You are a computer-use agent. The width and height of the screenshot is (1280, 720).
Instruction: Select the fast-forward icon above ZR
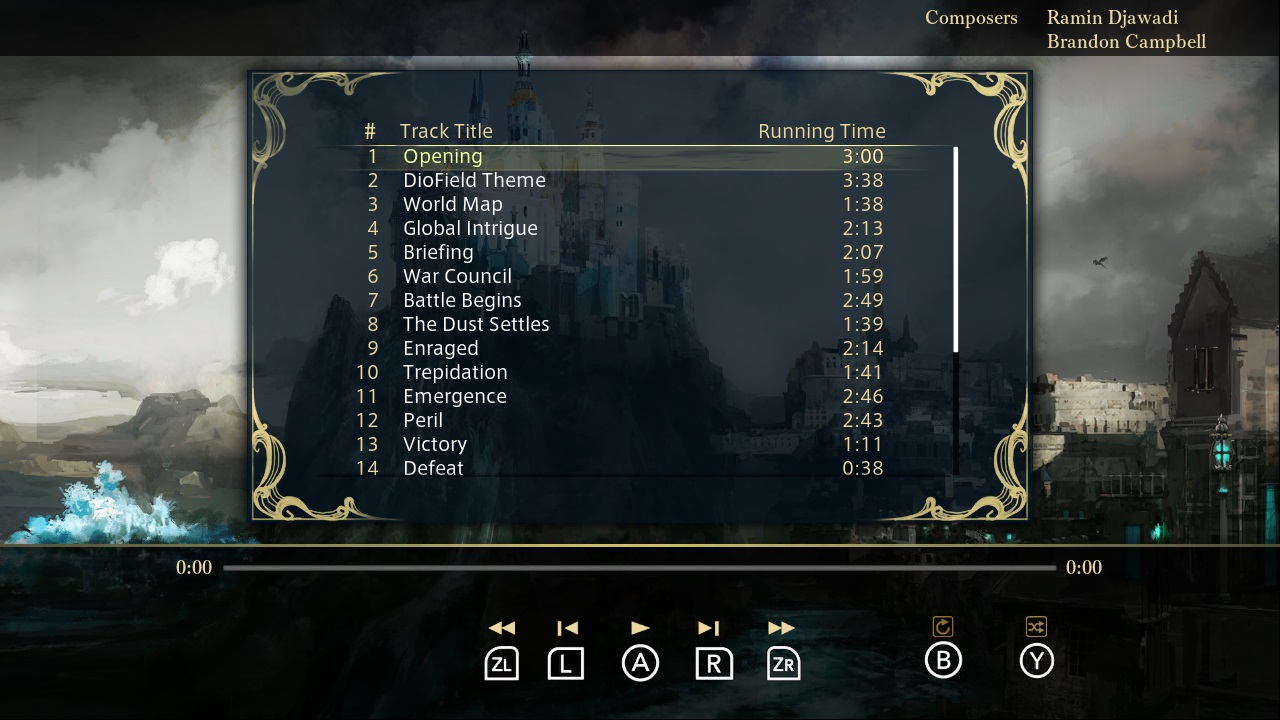tap(781, 627)
